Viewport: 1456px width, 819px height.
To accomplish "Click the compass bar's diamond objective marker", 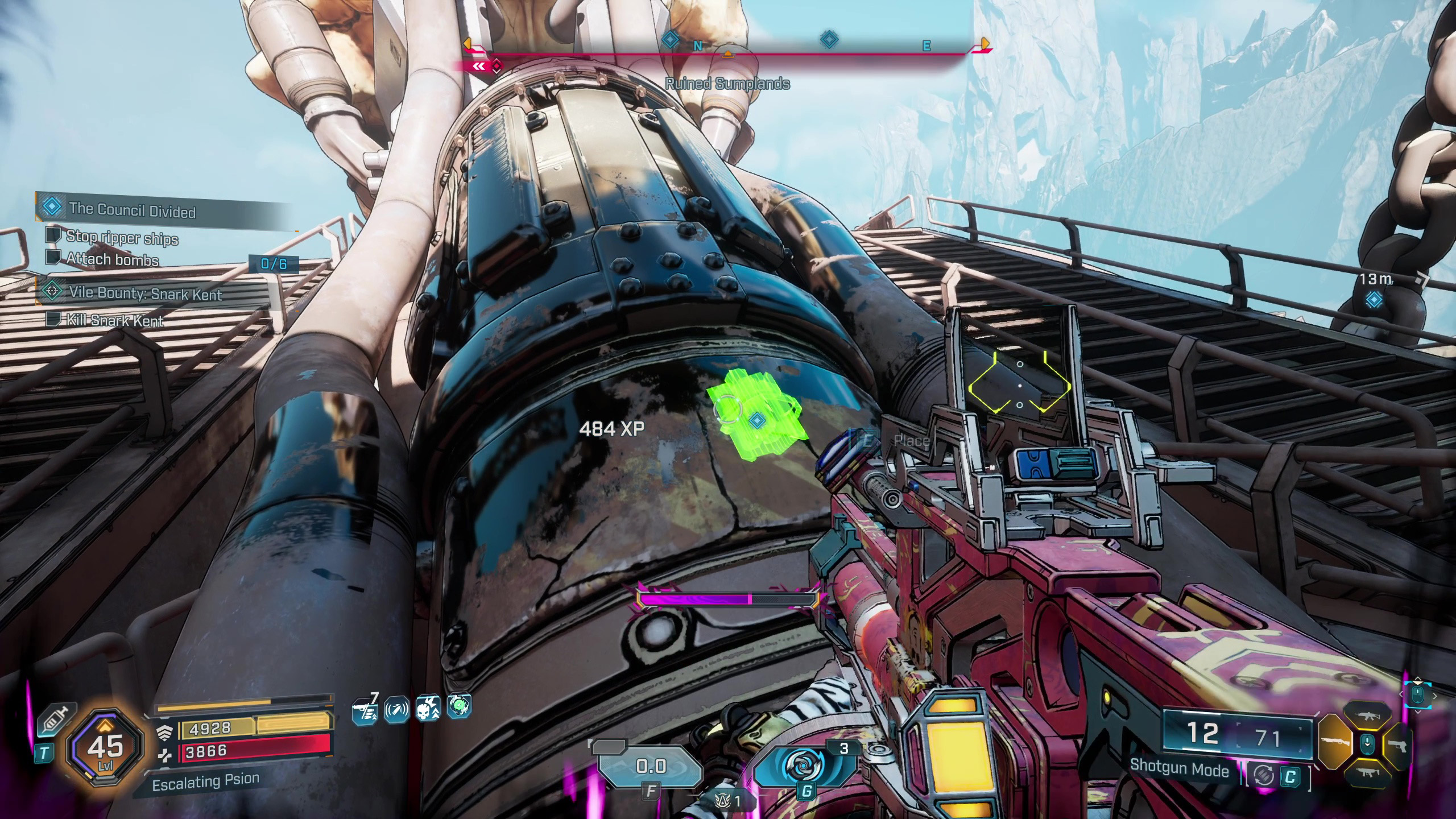I will tap(829, 40).
